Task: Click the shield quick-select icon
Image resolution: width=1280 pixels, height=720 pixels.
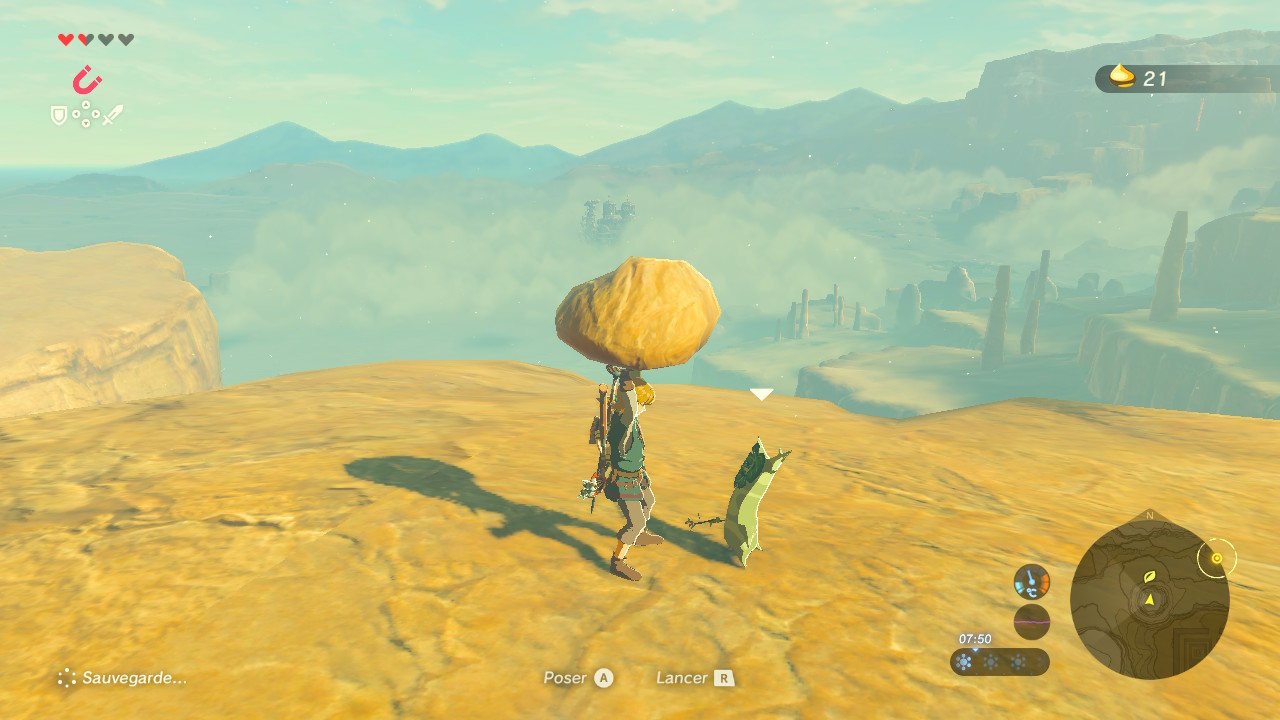Action: [59, 116]
